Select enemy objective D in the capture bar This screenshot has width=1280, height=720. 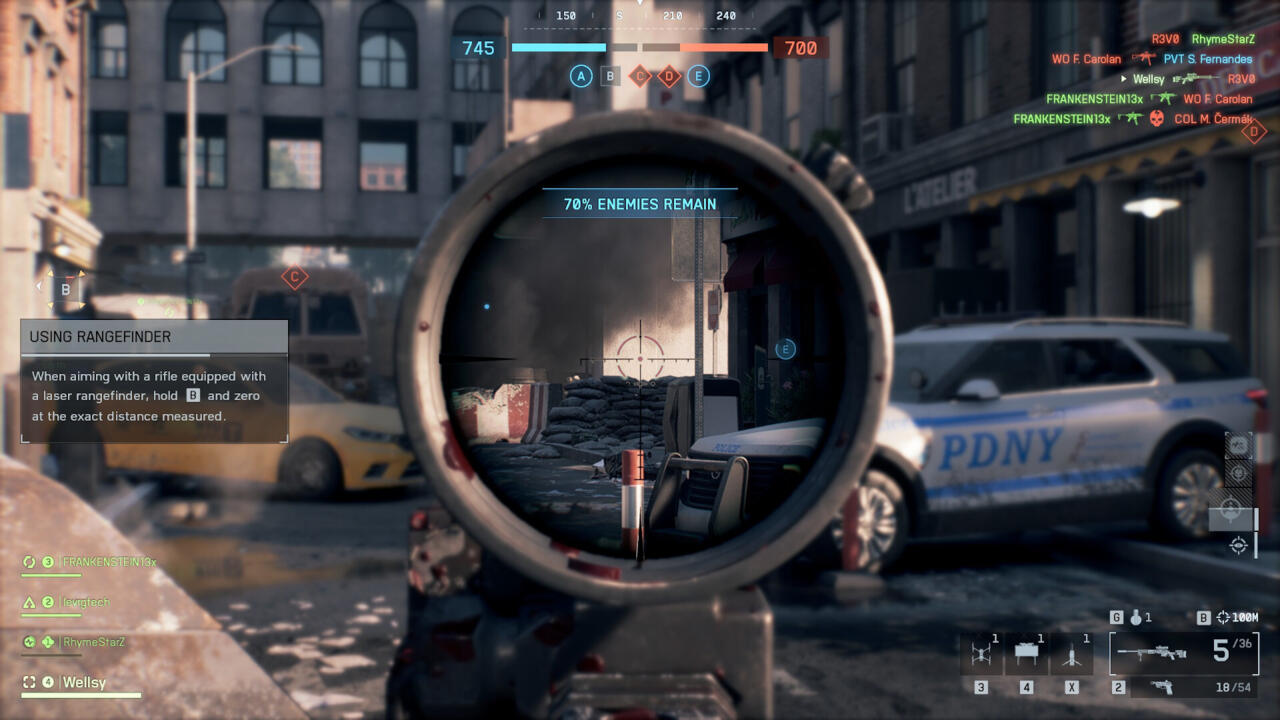click(x=669, y=76)
